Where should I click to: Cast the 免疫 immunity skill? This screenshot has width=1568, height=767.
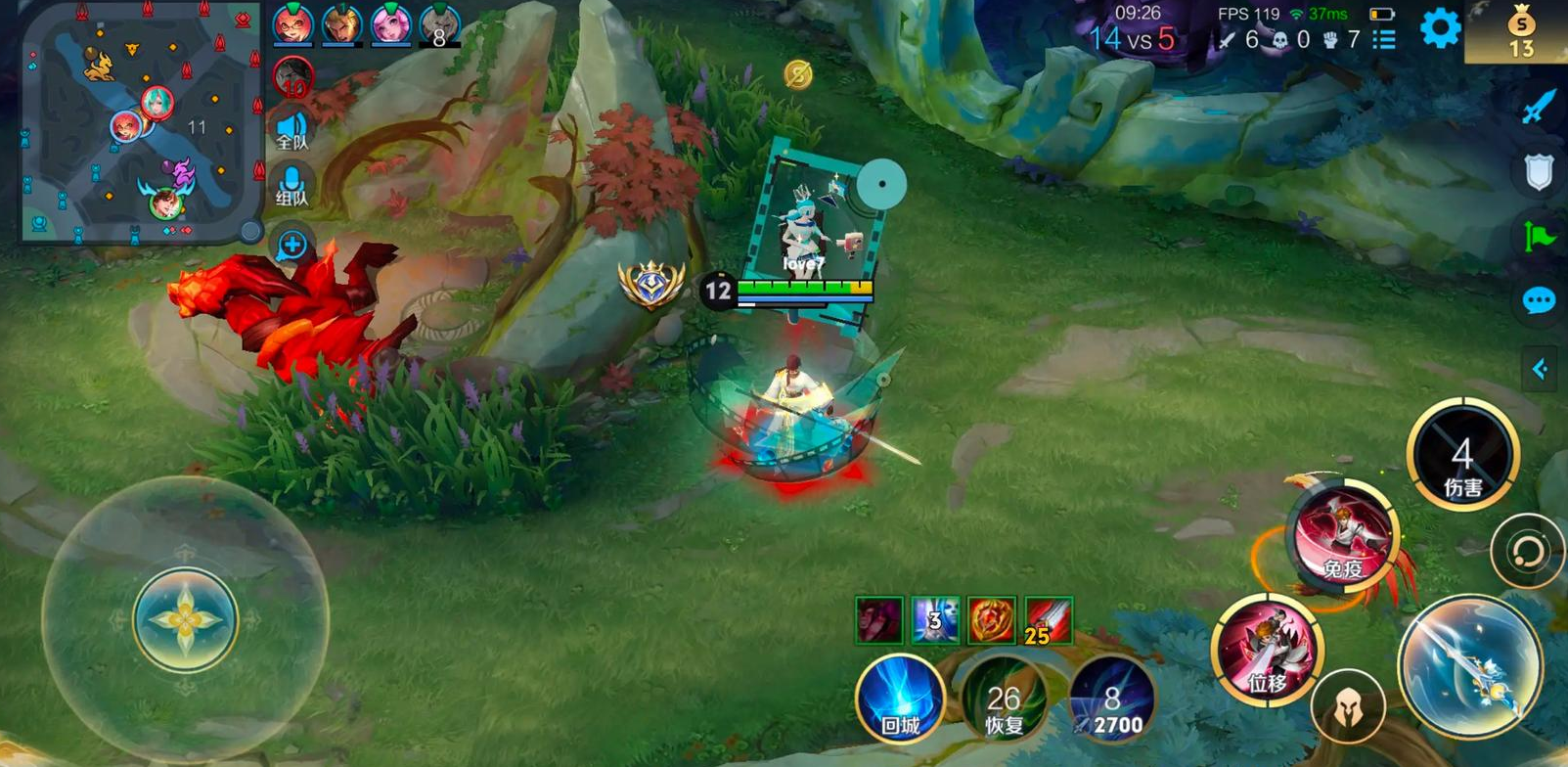pyautogui.click(x=1343, y=535)
